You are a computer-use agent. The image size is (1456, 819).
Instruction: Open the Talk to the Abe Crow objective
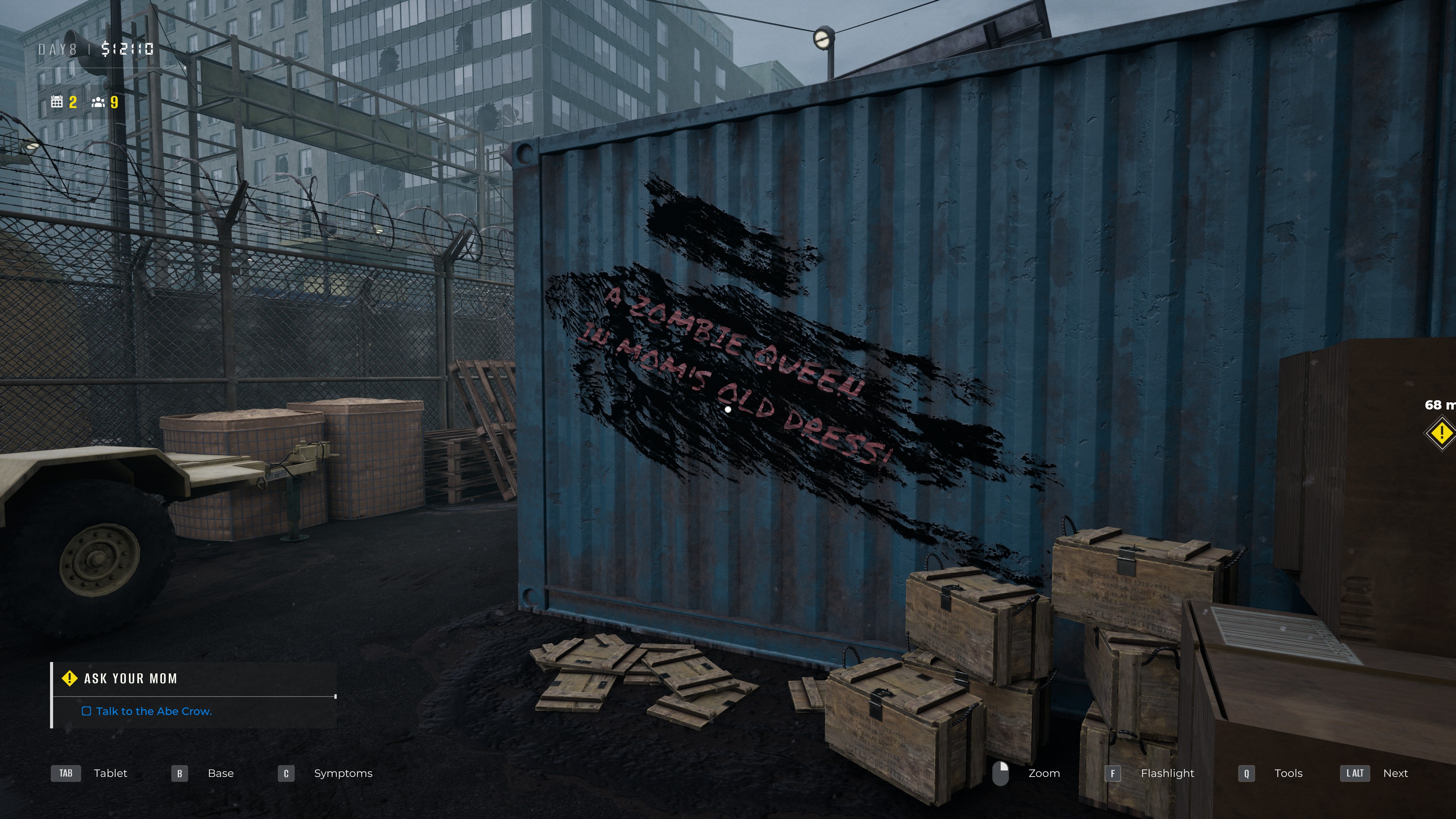coord(153,712)
